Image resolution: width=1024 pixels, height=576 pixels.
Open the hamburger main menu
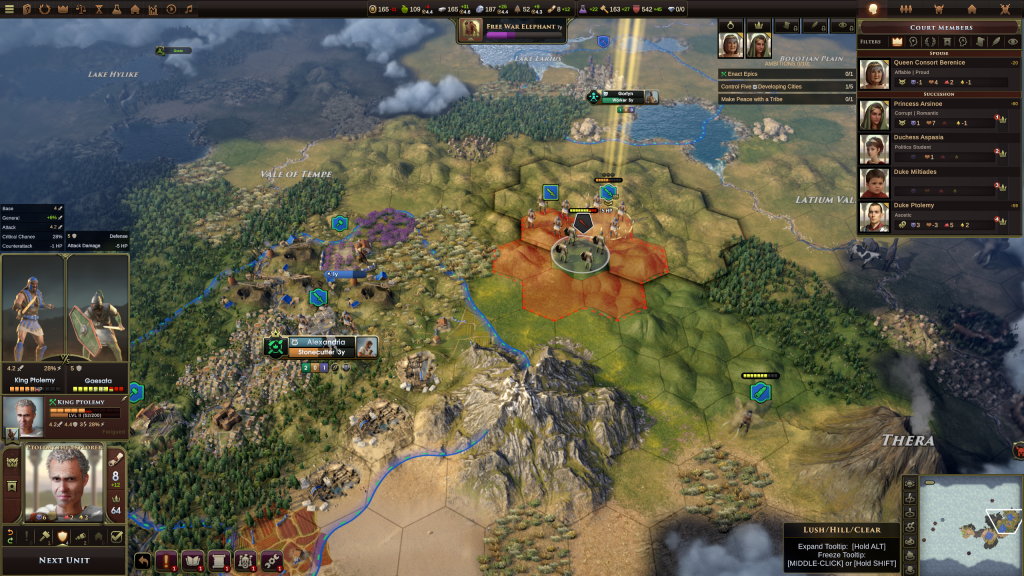(x=11, y=9)
